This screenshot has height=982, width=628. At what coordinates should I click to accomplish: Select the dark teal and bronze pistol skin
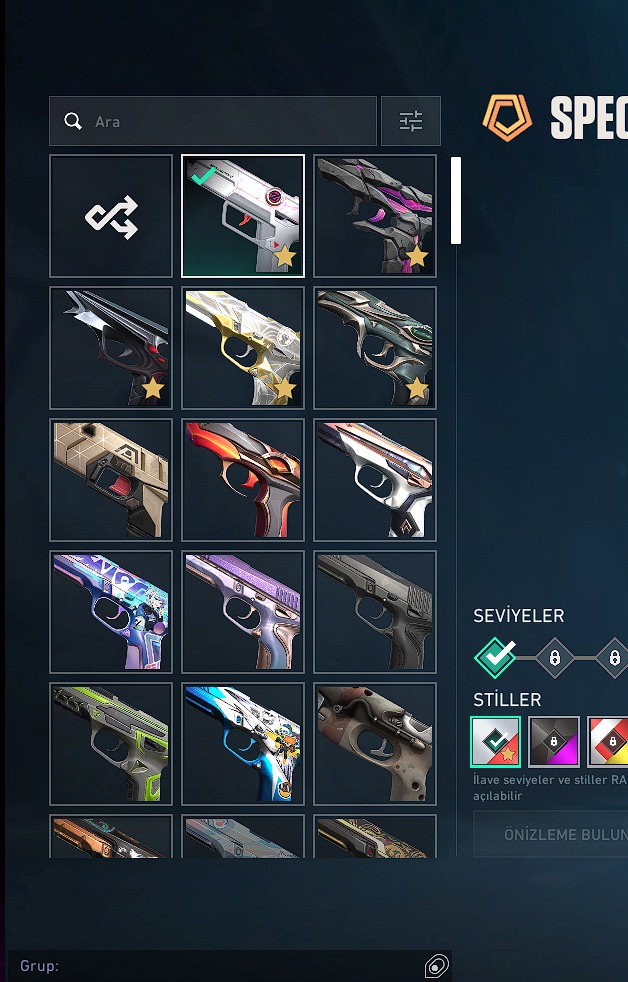[375, 348]
